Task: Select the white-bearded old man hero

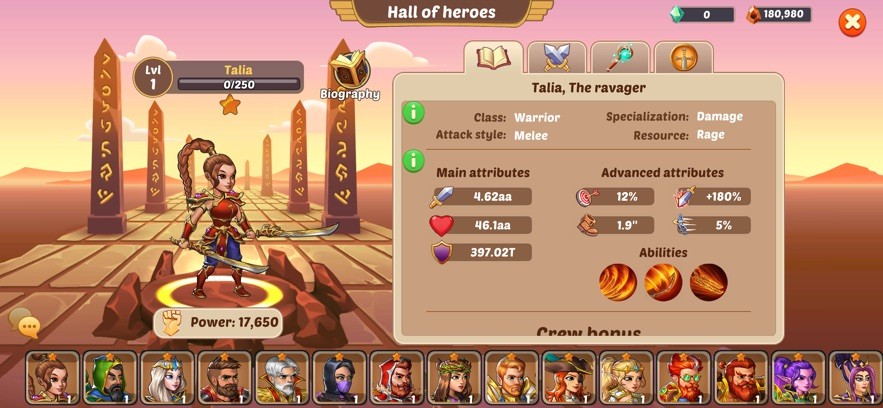Action: pos(282,377)
